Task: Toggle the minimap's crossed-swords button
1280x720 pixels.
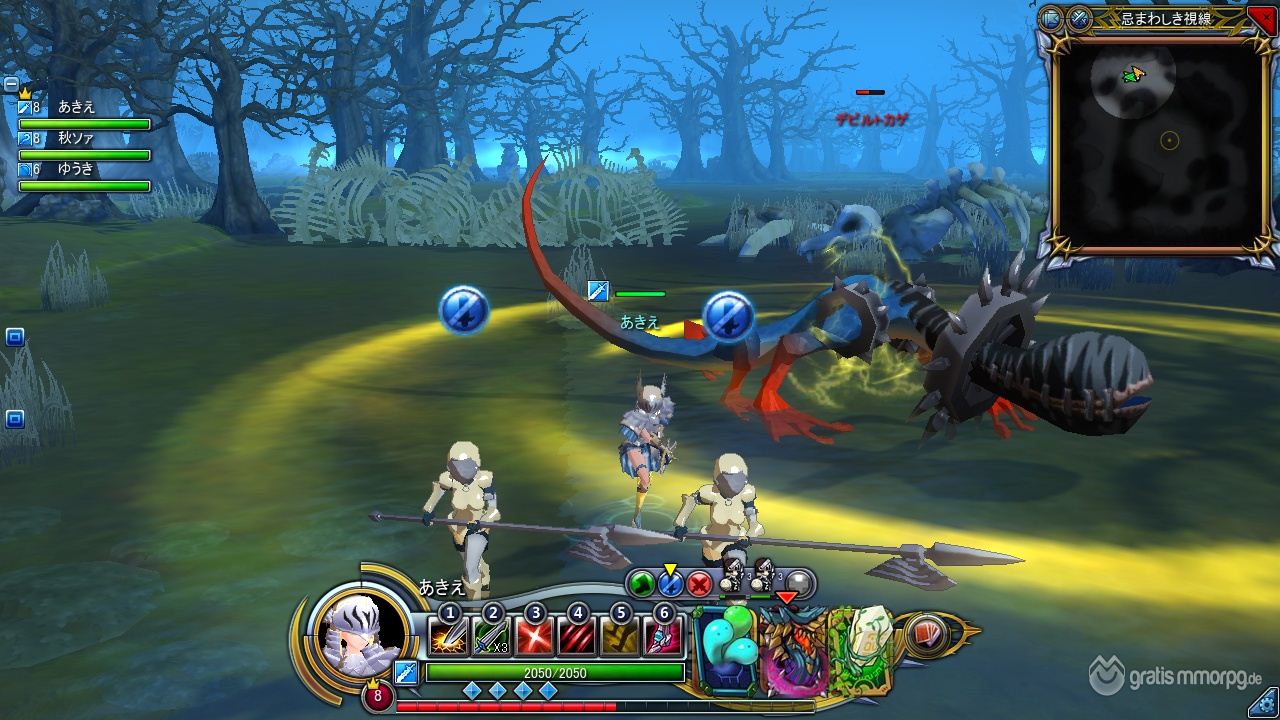Action: click(x=1079, y=17)
